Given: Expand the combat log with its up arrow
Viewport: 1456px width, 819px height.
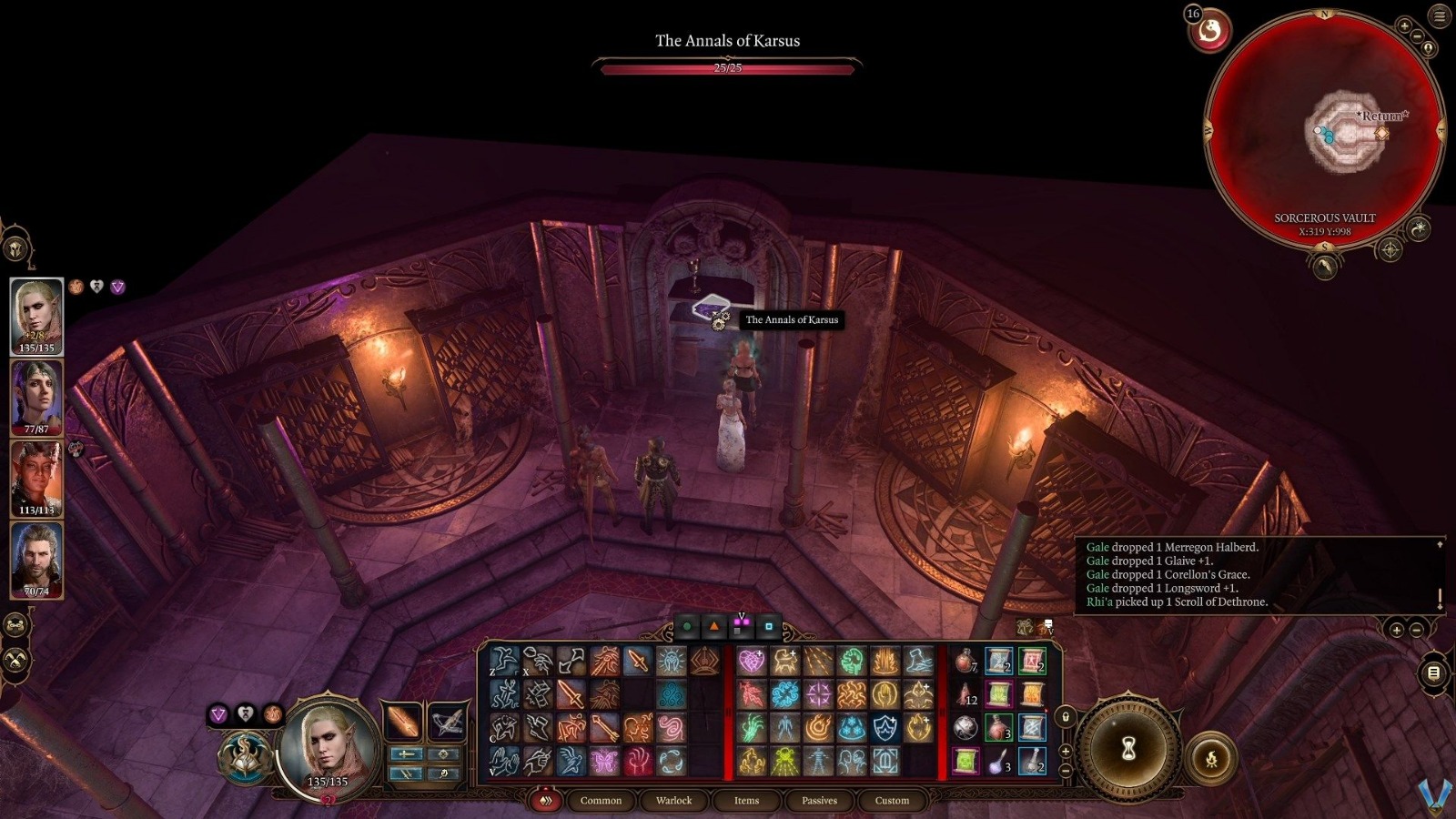Looking at the screenshot, I should click(1440, 544).
